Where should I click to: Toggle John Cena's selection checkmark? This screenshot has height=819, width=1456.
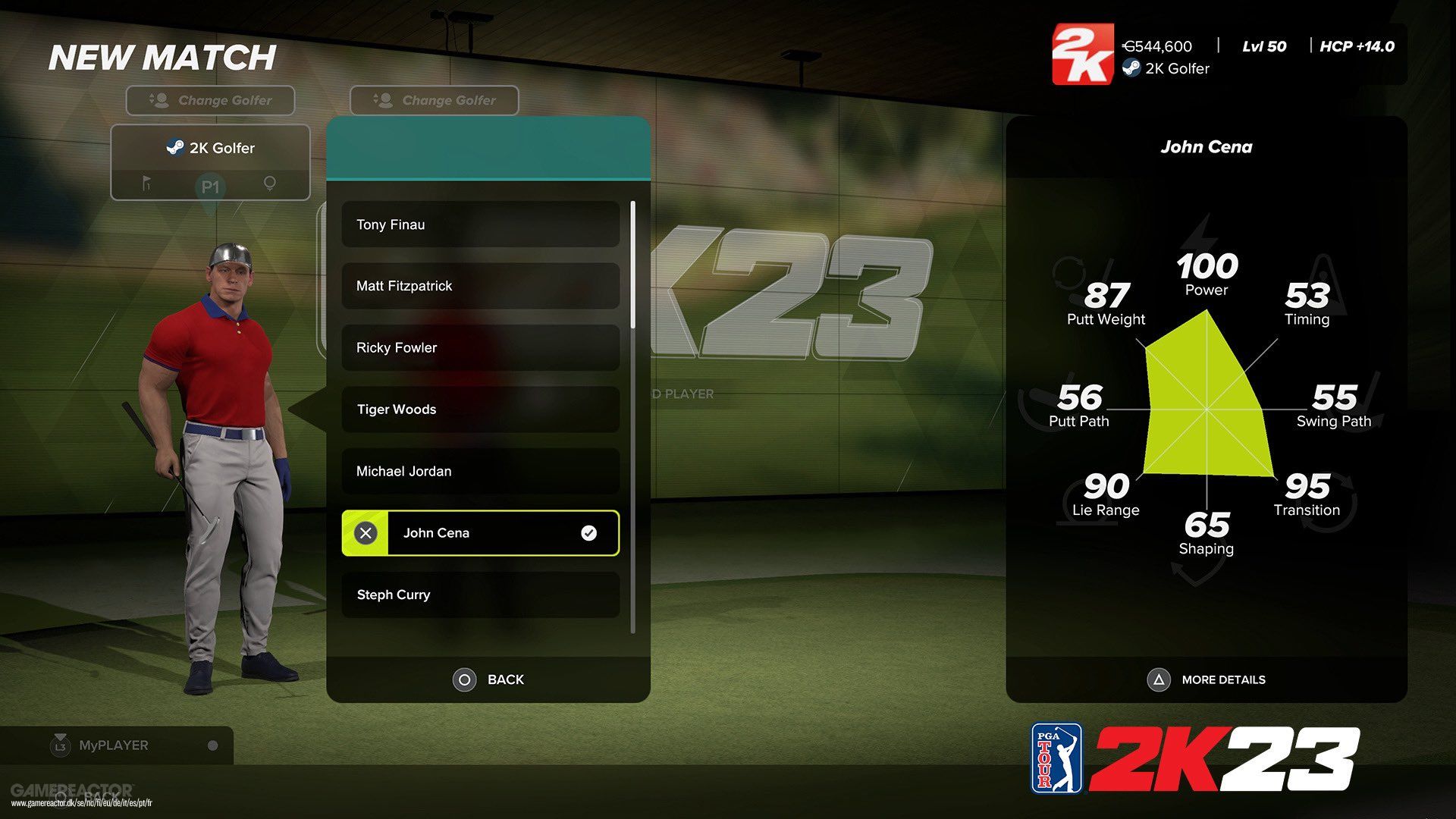pos(588,533)
